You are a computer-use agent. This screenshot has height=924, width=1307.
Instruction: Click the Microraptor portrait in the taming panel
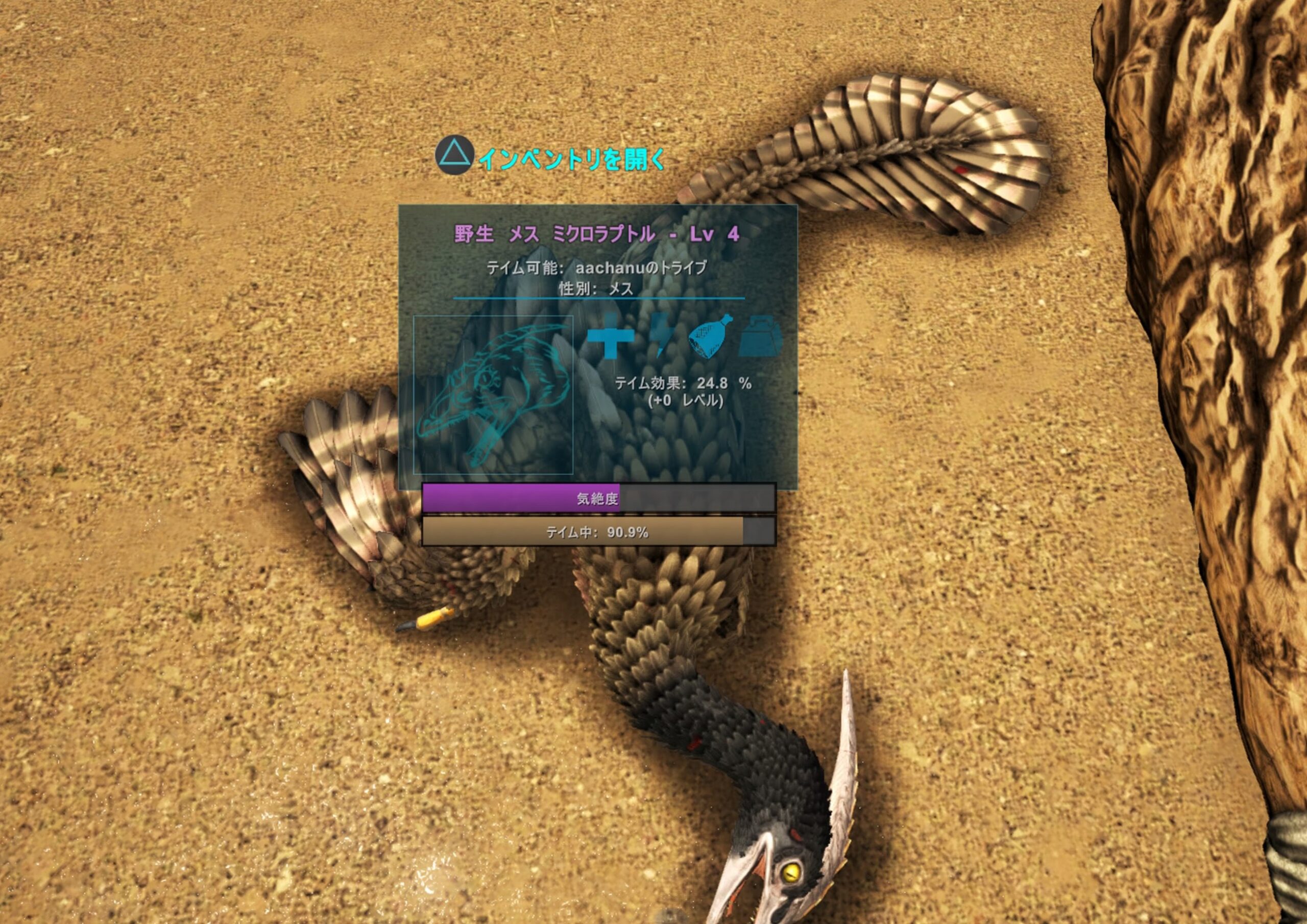[493, 395]
